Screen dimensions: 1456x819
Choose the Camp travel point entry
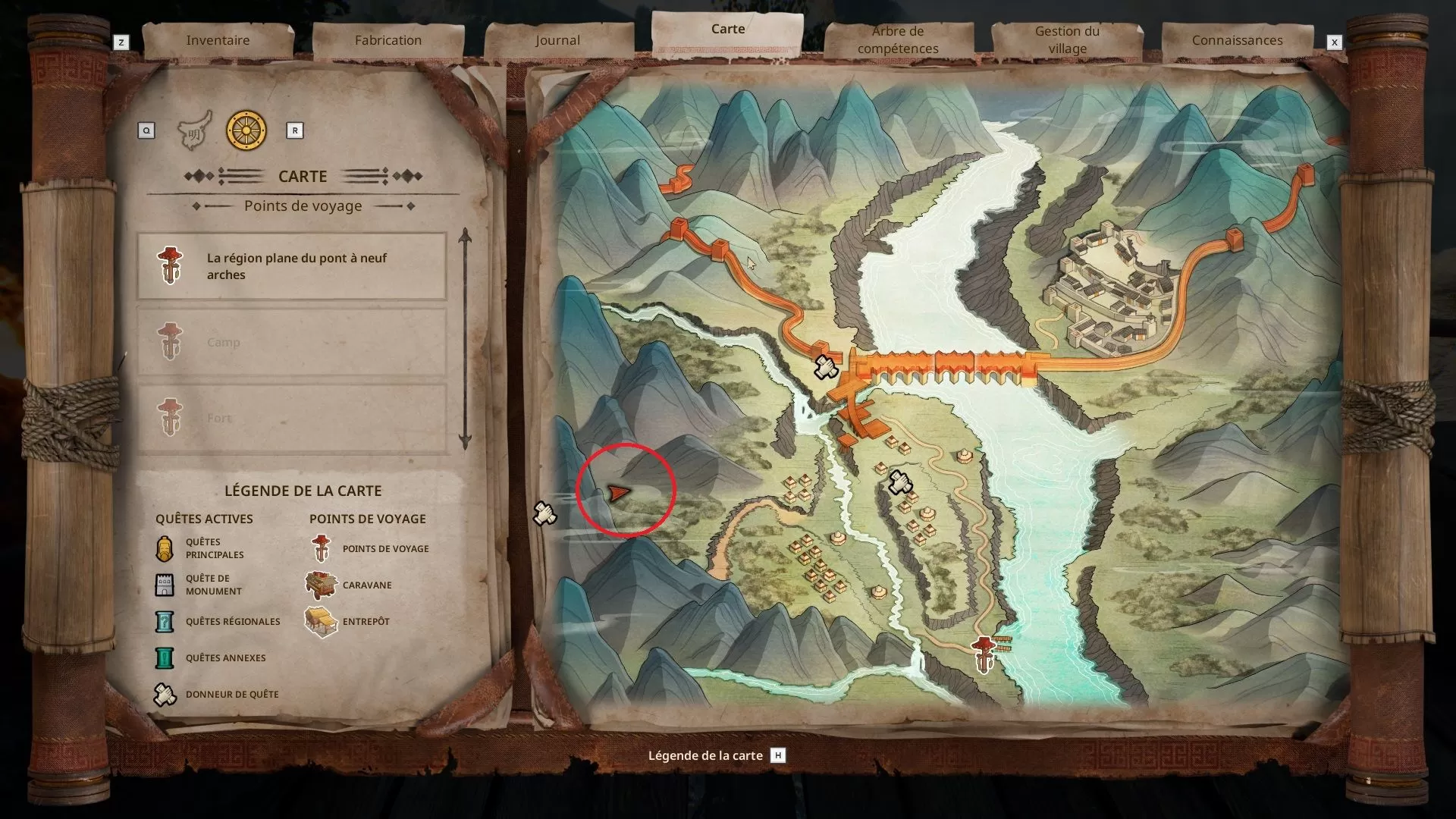click(x=292, y=342)
